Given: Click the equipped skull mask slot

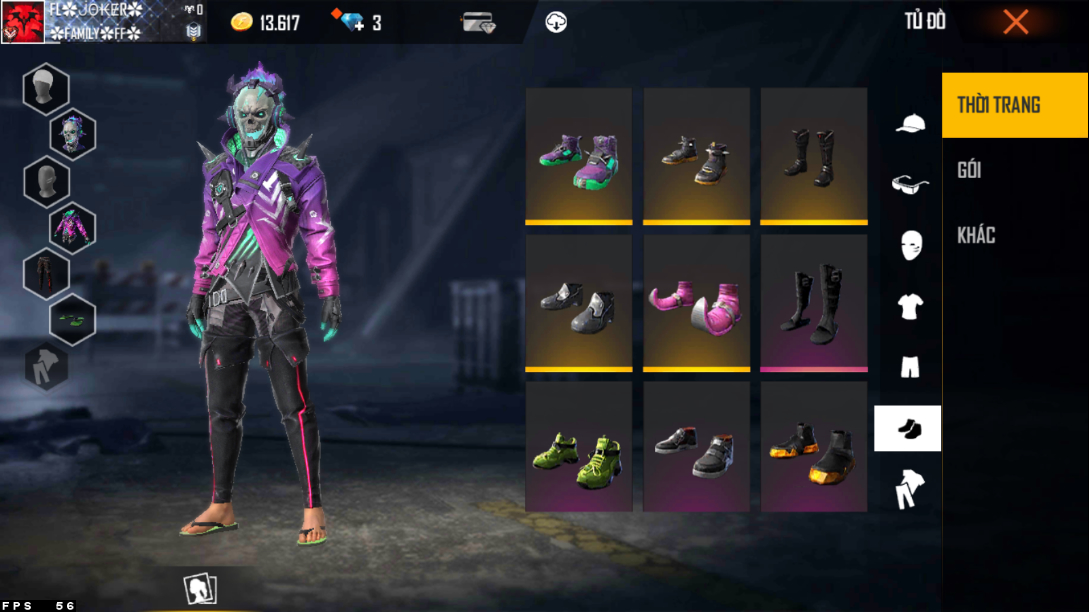Looking at the screenshot, I should tap(73, 135).
